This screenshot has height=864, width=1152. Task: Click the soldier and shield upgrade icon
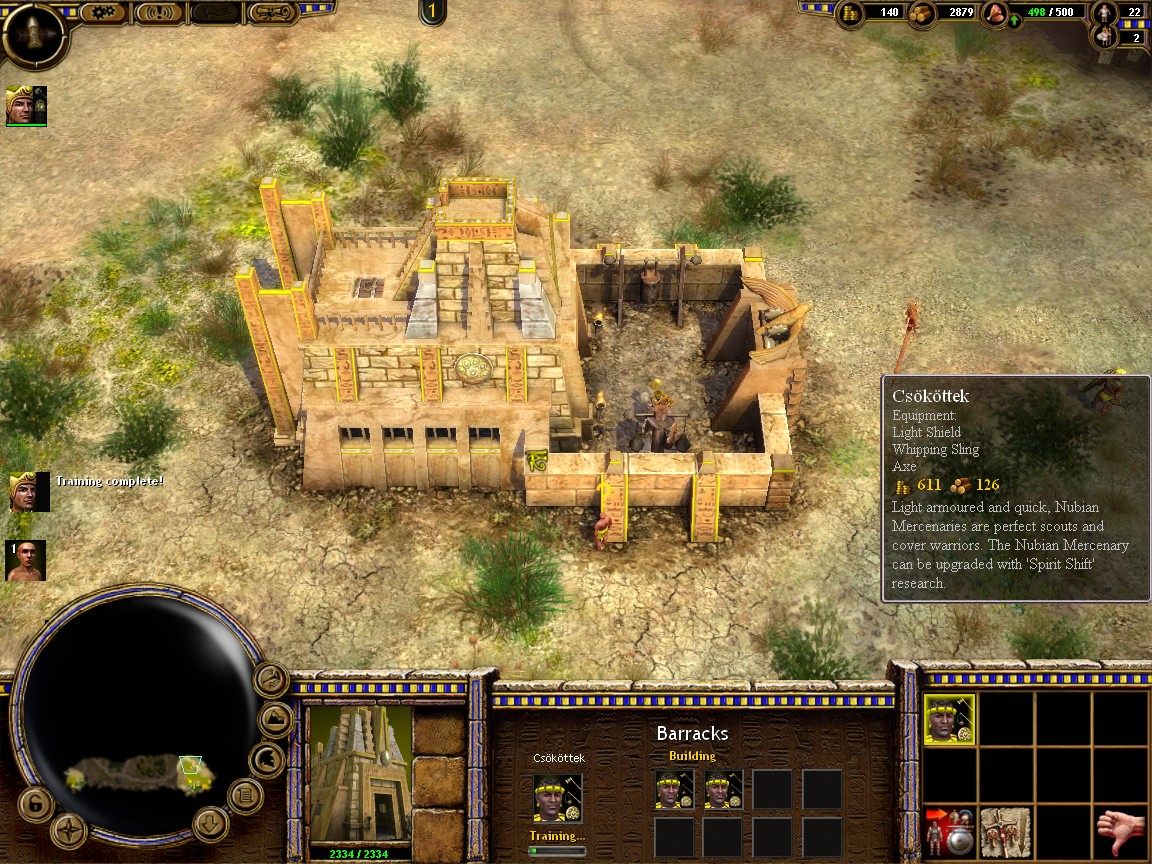click(948, 832)
